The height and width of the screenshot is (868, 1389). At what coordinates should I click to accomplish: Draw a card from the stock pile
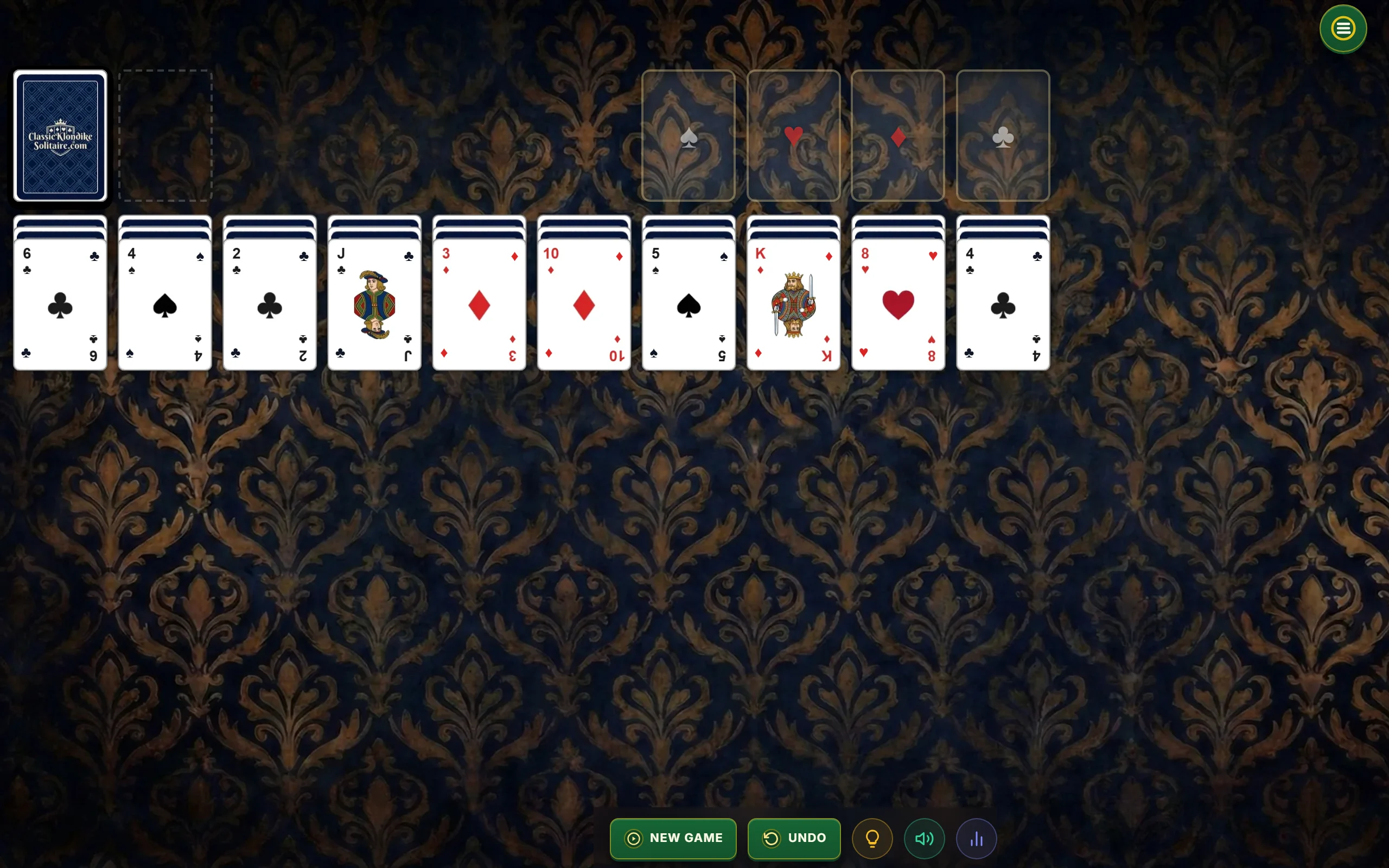click(60, 136)
